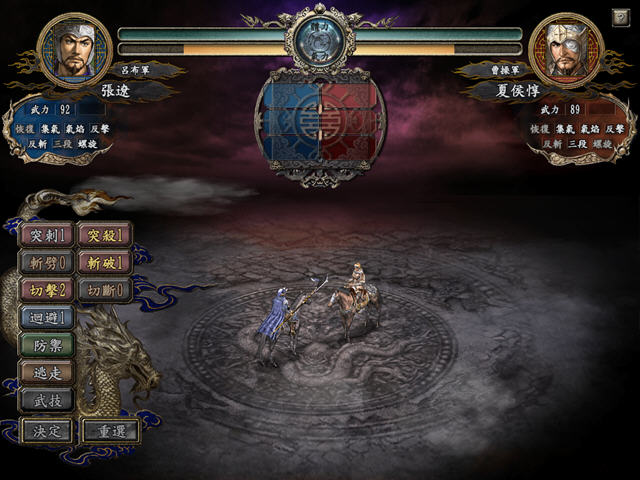Select the 突刺 thrust attack button
This screenshot has height=480, width=640.
47,236
